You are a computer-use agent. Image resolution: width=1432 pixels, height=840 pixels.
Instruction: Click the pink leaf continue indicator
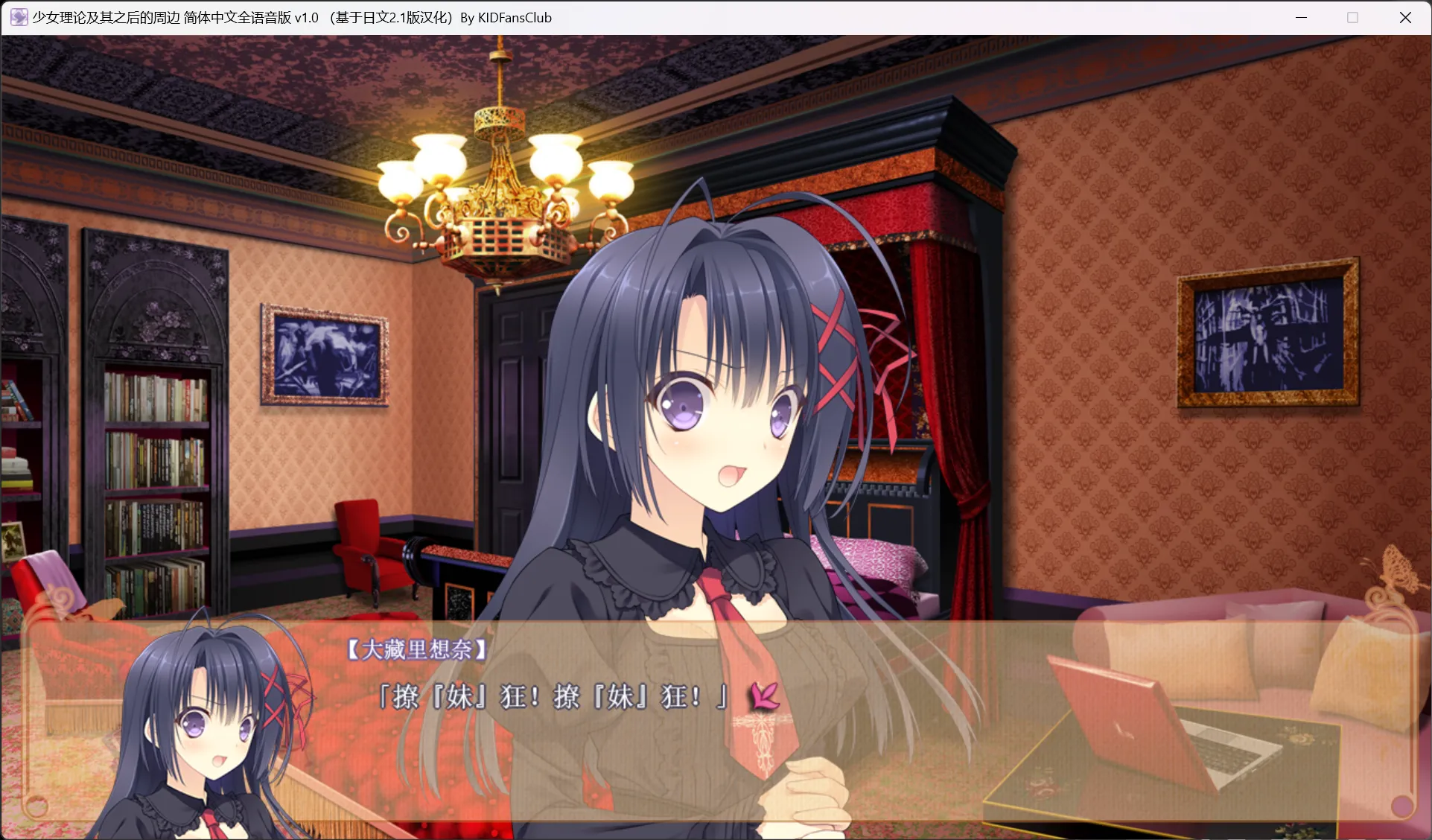coord(764,697)
